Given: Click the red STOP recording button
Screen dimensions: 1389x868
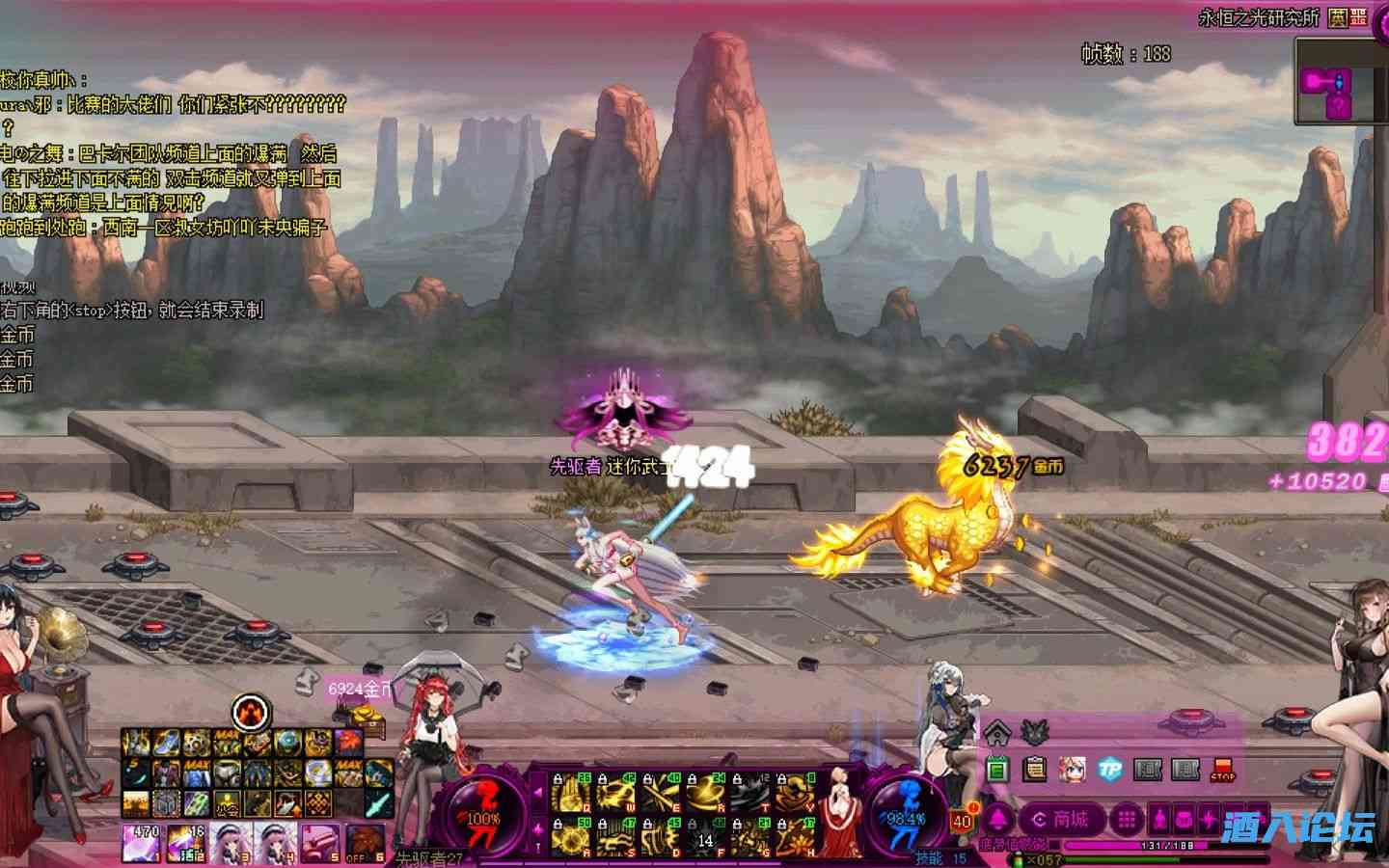Looking at the screenshot, I should [x=1222, y=769].
